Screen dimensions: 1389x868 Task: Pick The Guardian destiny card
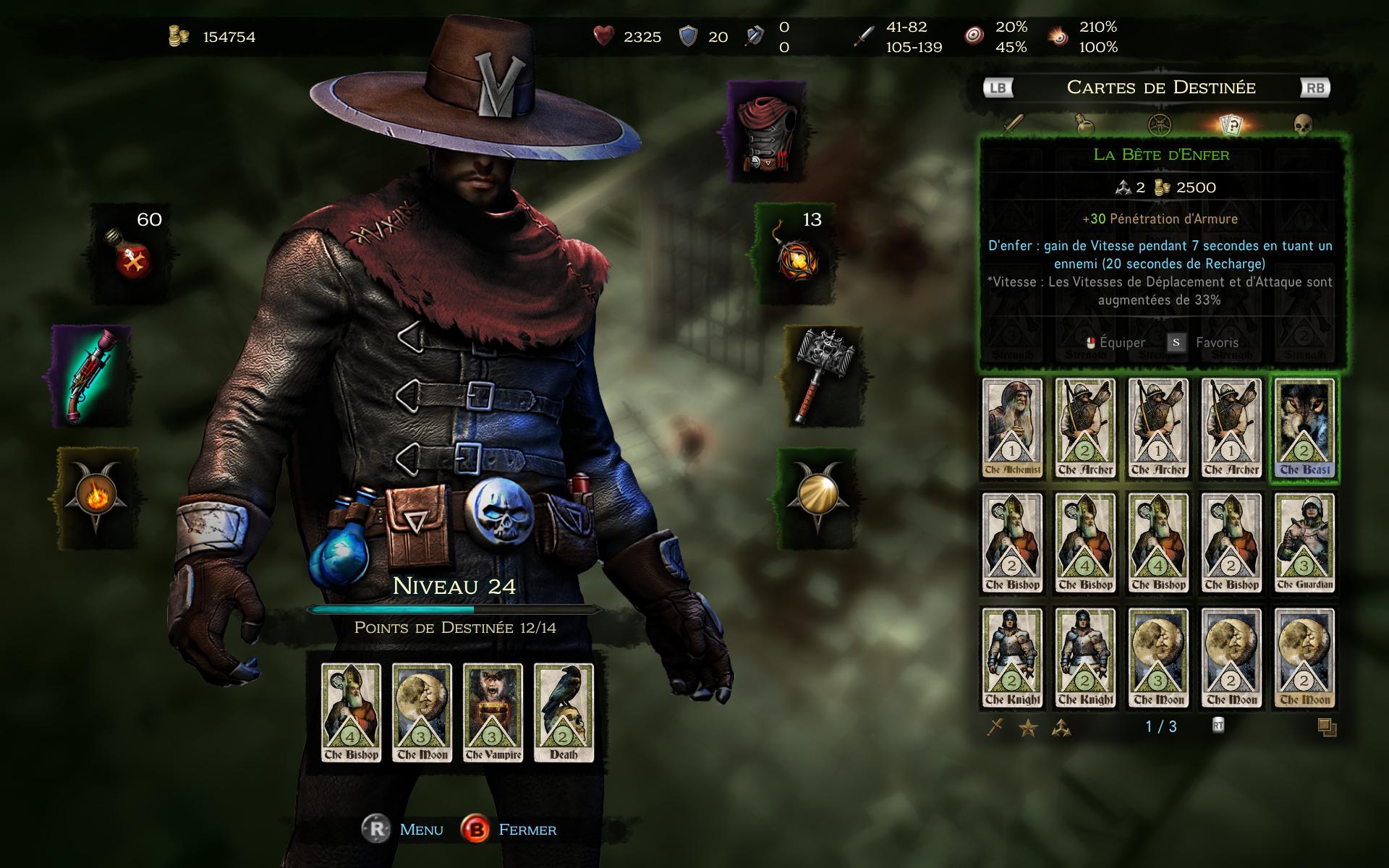click(x=1304, y=543)
